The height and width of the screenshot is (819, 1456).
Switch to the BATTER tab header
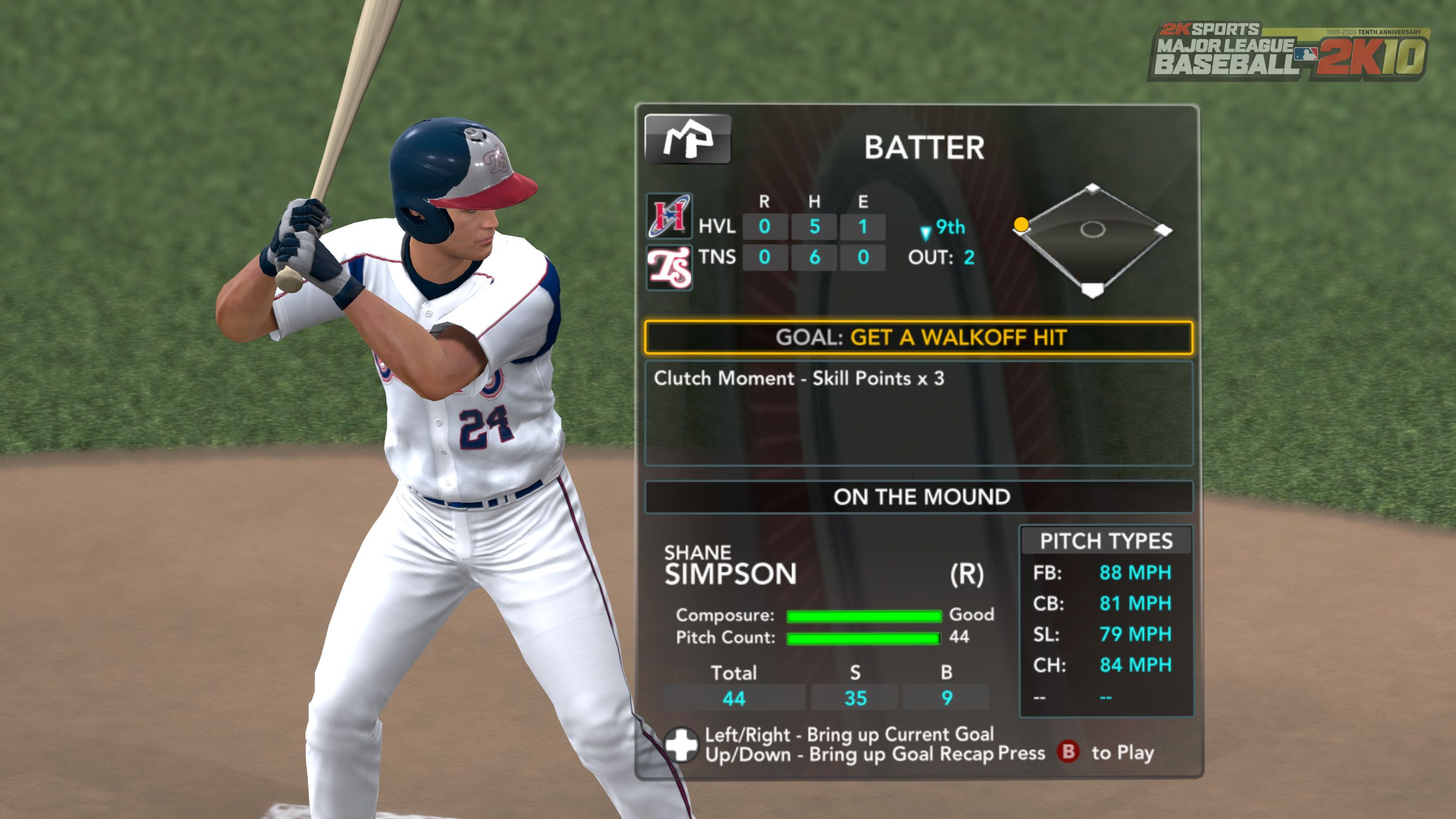pos(925,148)
